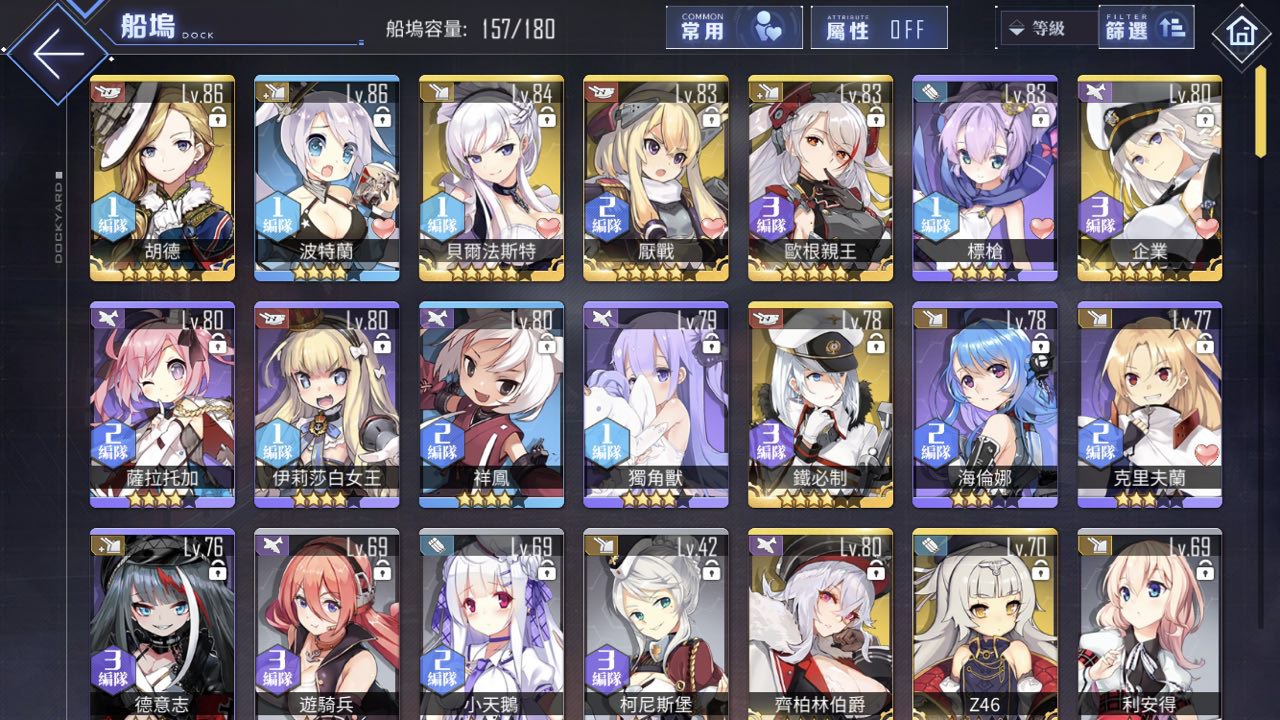This screenshot has width=1280, height=720.
Task: Choose the 波特蘭 ship card
Action: (x=326, y=178)
